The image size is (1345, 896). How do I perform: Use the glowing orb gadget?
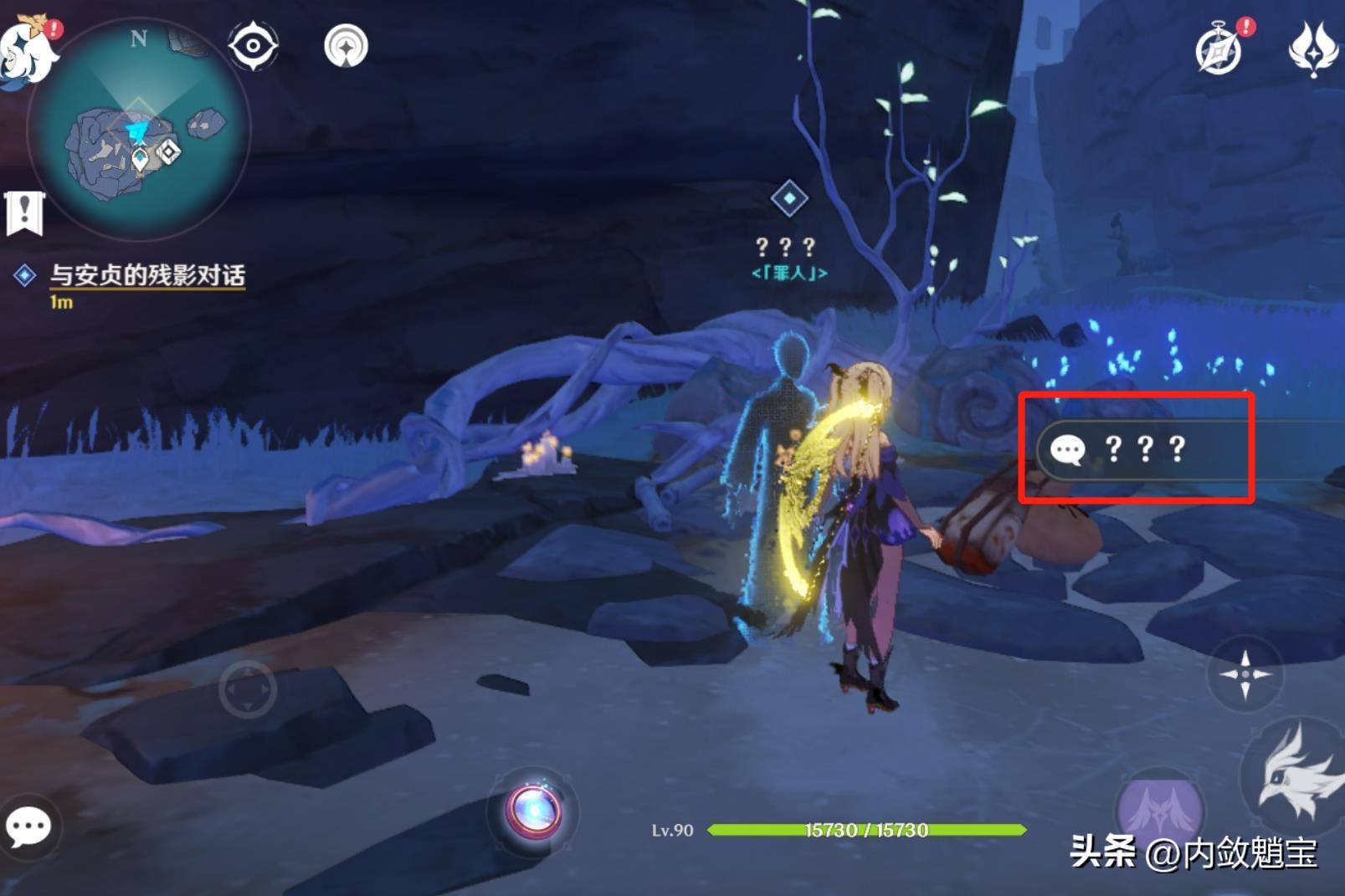coord(533,812)
